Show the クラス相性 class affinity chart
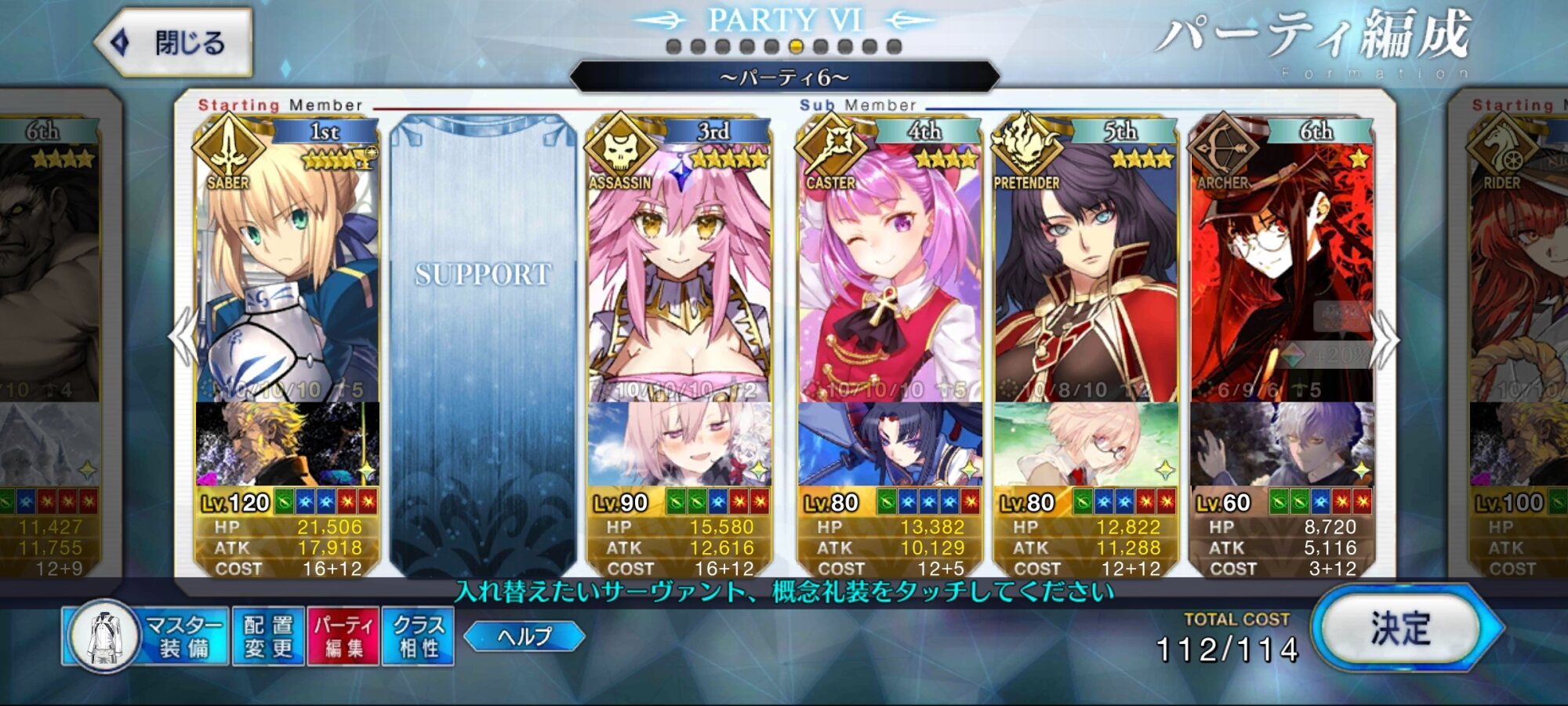 418,636
